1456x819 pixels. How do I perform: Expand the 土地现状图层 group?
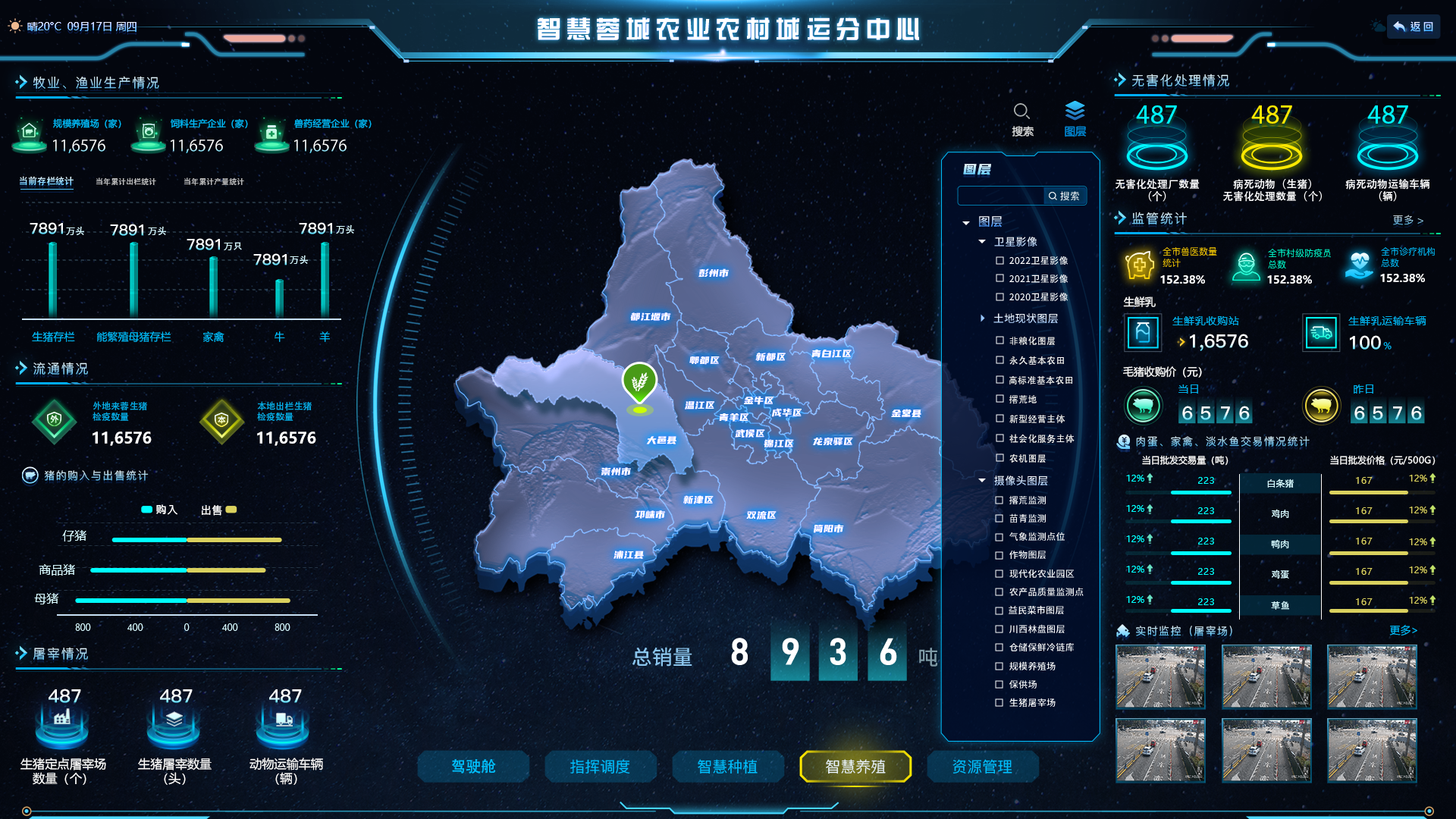982,318
